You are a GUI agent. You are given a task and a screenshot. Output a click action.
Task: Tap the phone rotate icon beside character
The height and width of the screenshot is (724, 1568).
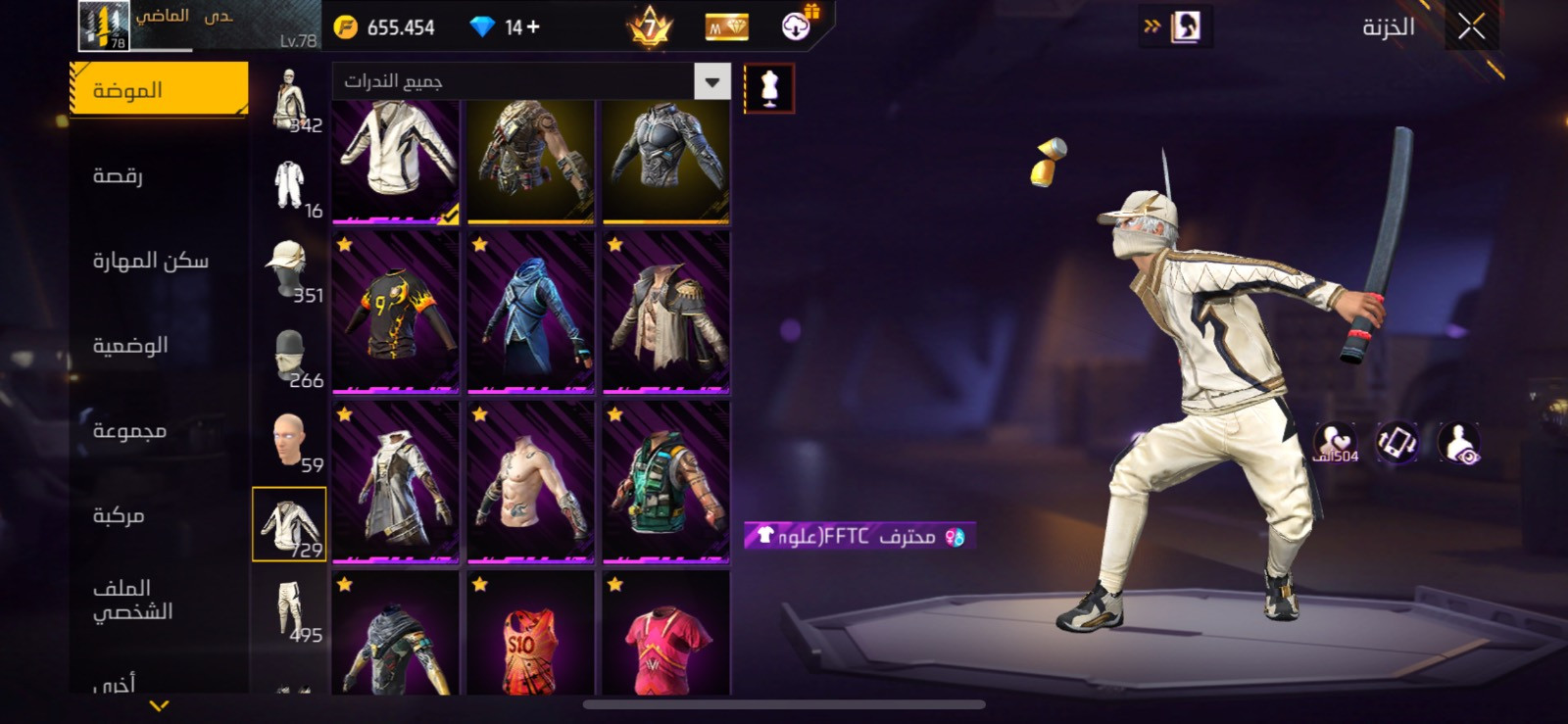tap(1396, 443)
